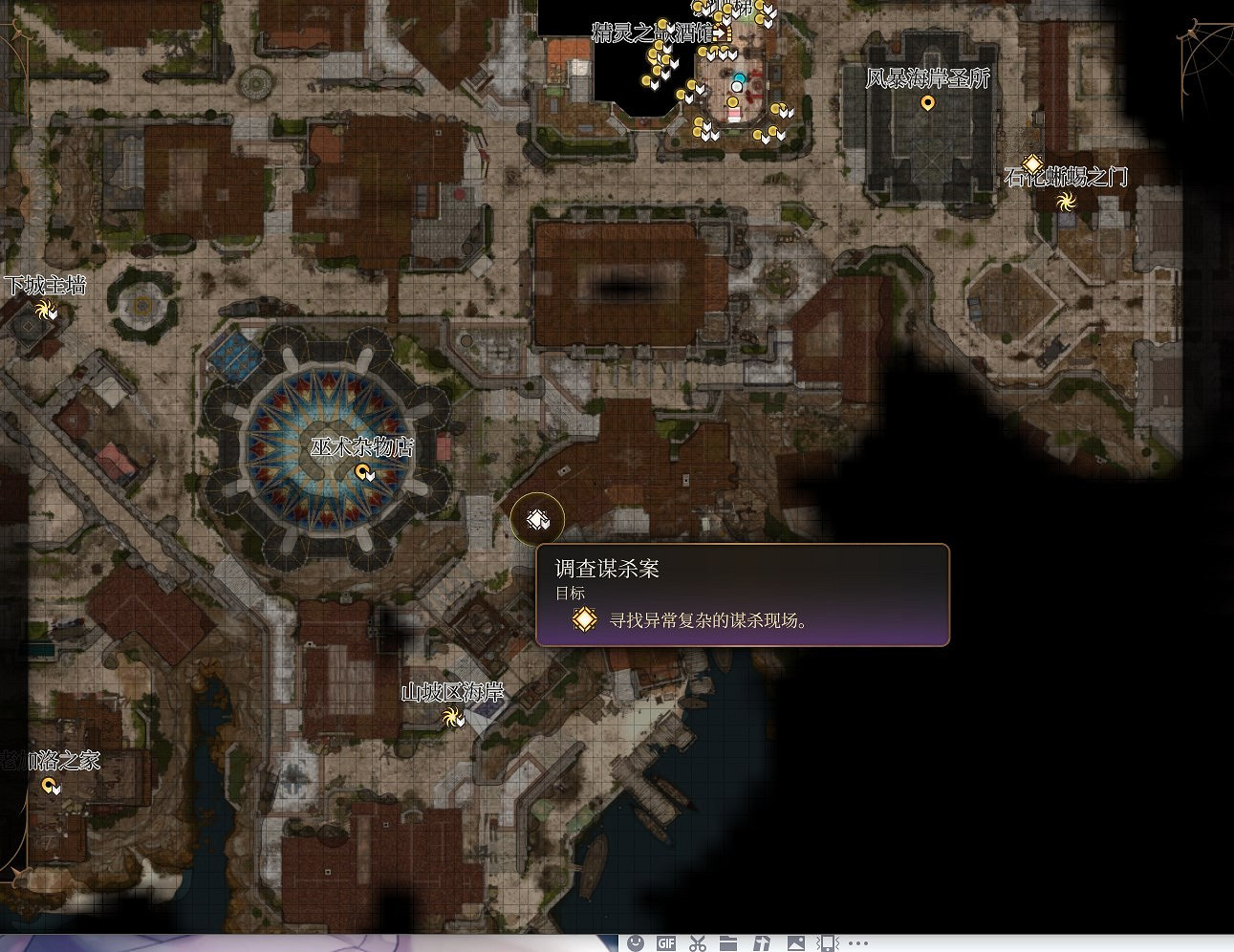Click the smiley emoji icon in the taskbar

tap(635, 942)
